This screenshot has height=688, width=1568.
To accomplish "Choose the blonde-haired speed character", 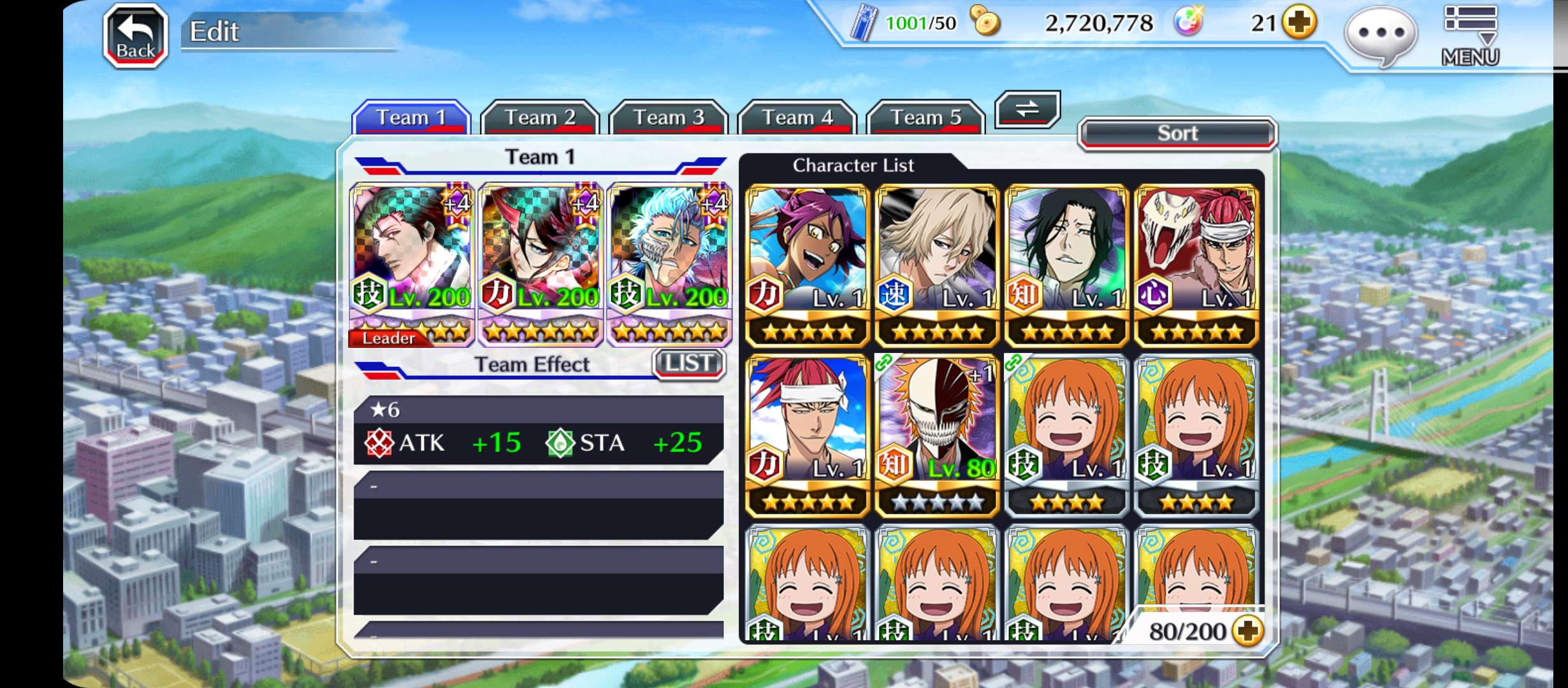I will tap(937, 264).
